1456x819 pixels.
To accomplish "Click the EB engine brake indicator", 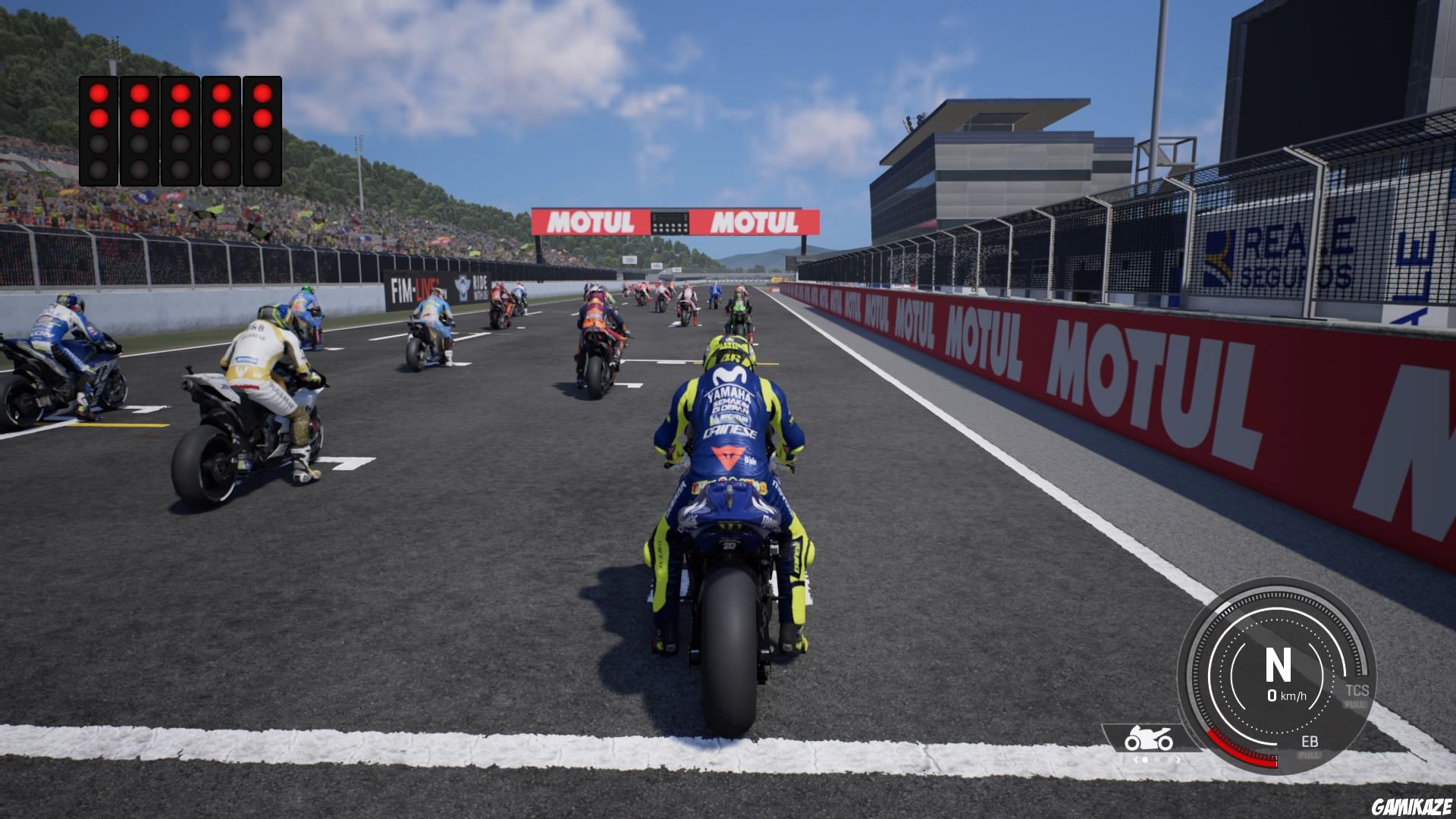I will [1310, 741].
